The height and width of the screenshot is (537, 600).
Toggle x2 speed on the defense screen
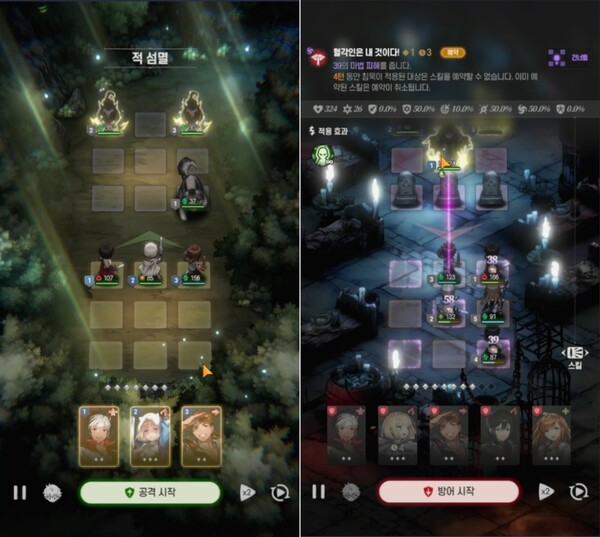click(x=546, y=492)
